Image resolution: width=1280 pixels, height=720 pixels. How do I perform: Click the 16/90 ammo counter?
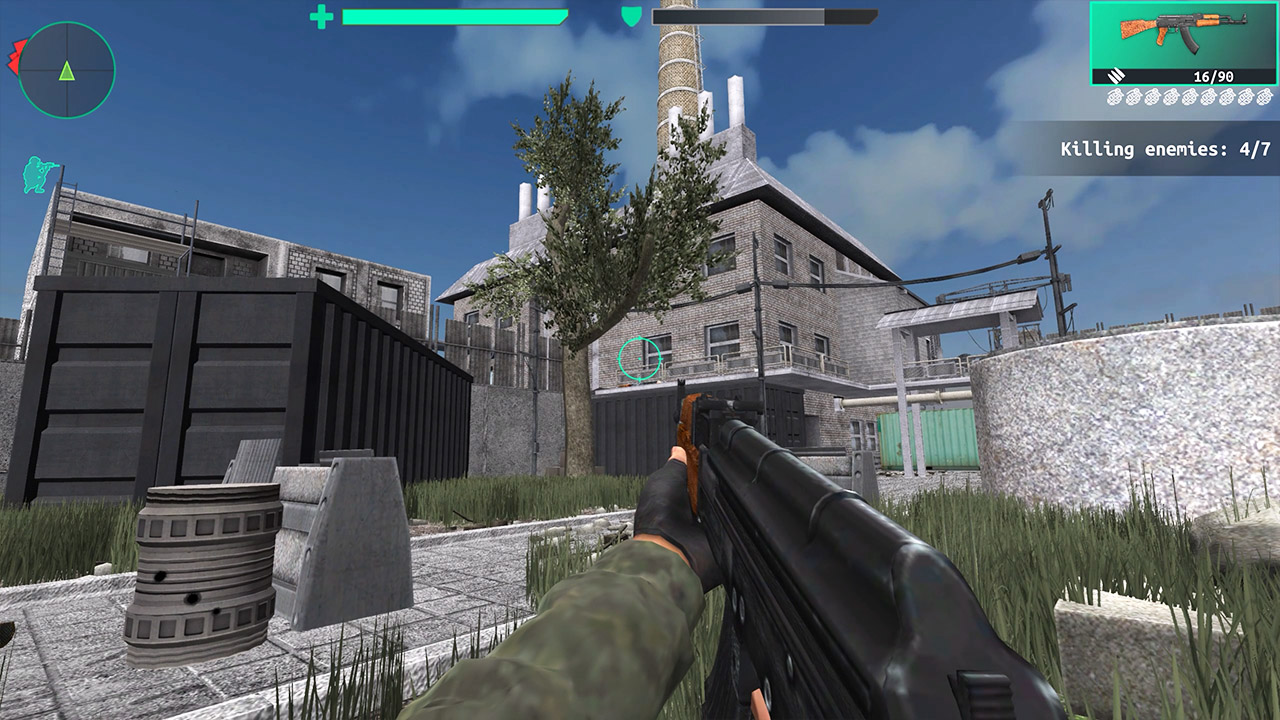coord(1213,76)
